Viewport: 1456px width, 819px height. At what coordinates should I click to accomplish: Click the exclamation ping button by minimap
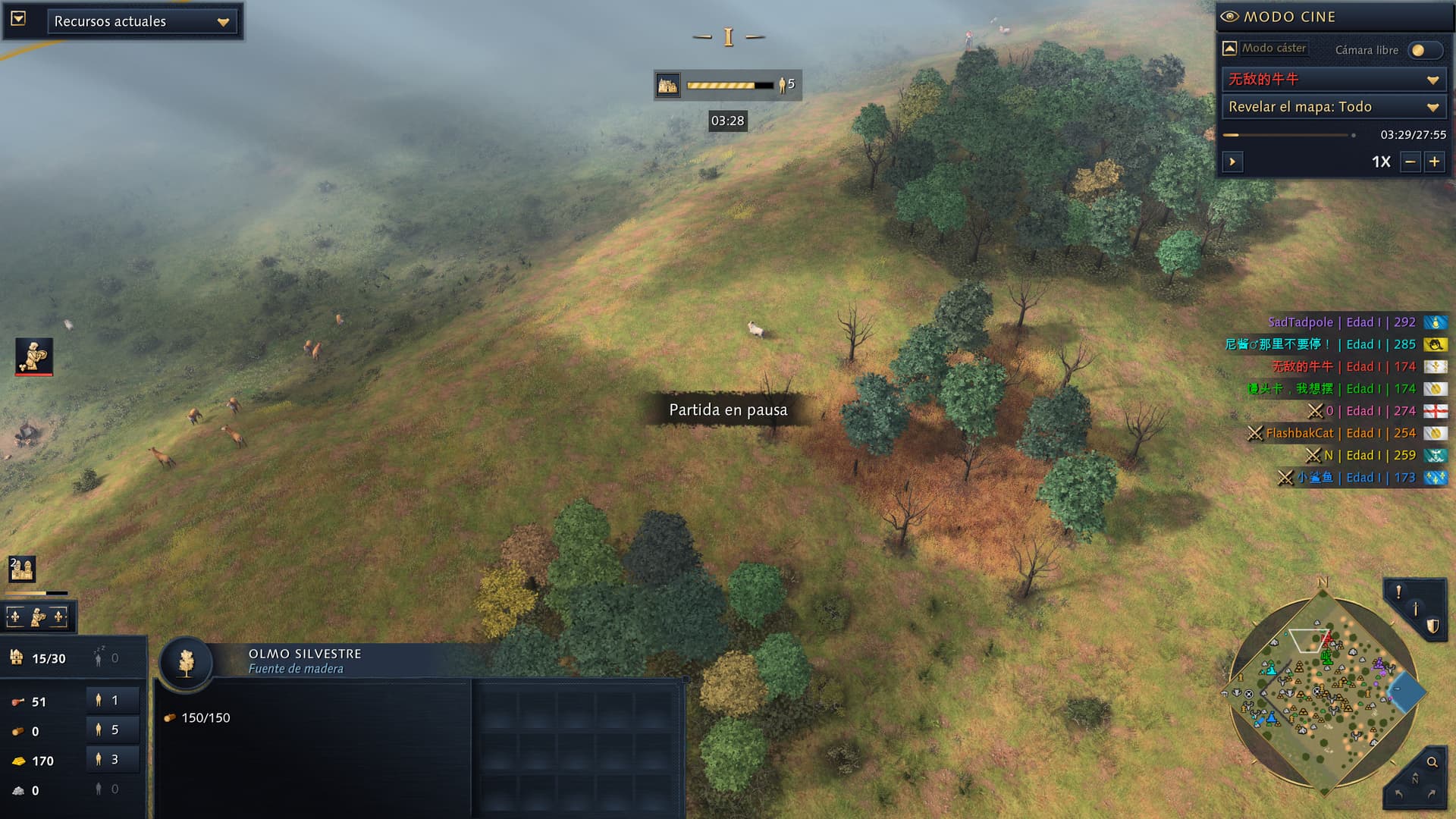click(x=1398, y=592)
